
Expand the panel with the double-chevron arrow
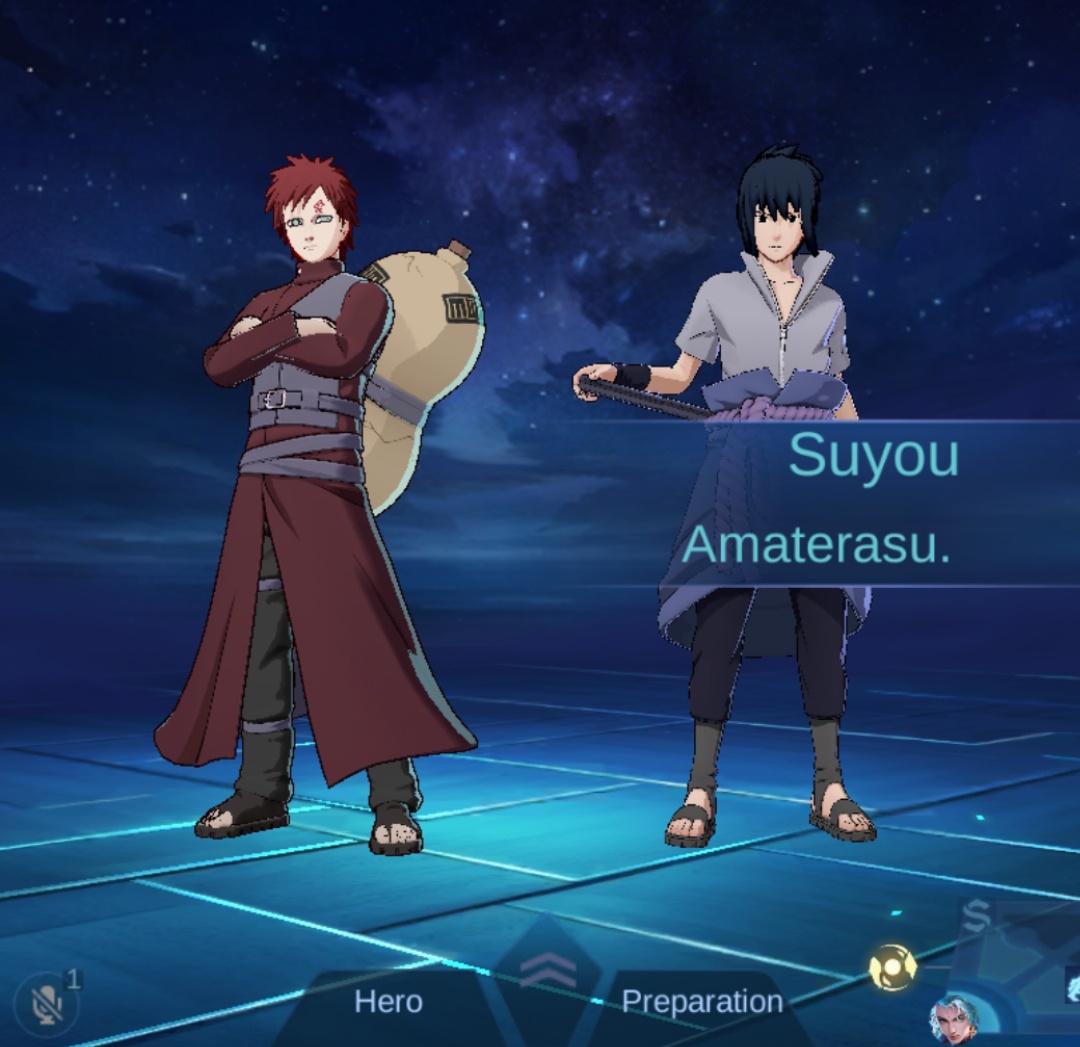tap(548, 969)
